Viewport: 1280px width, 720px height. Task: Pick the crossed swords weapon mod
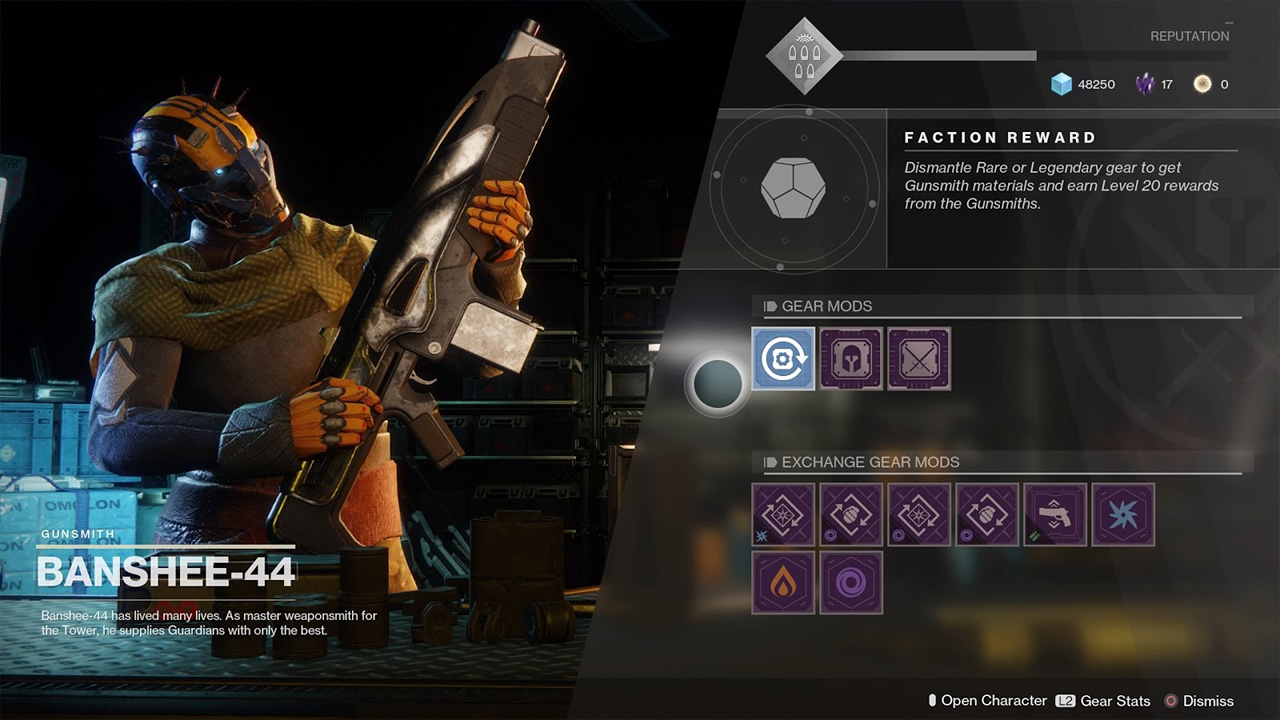tap(919, 359)
